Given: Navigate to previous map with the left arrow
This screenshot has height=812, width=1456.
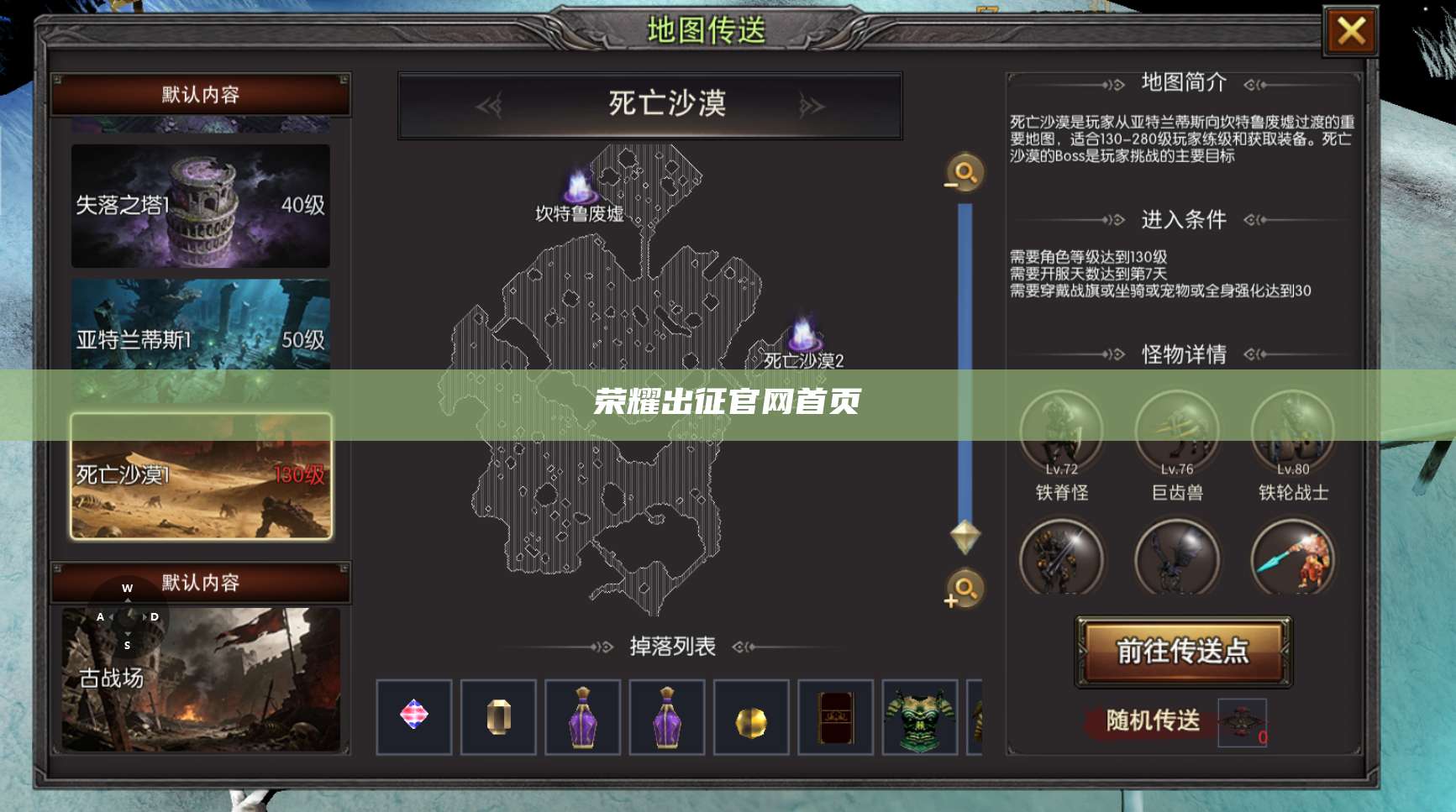Looking at the screenshot, I should click(x=491, y=104).
